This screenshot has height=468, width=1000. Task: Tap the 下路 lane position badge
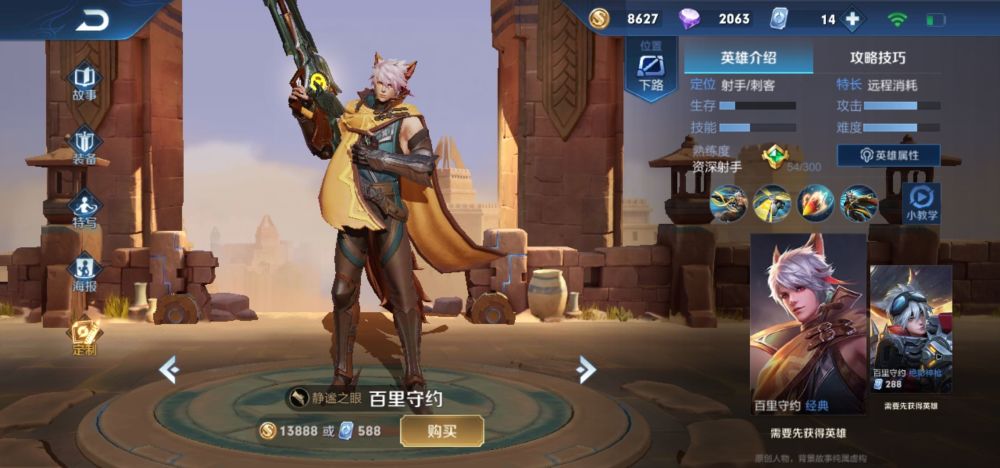651,69
